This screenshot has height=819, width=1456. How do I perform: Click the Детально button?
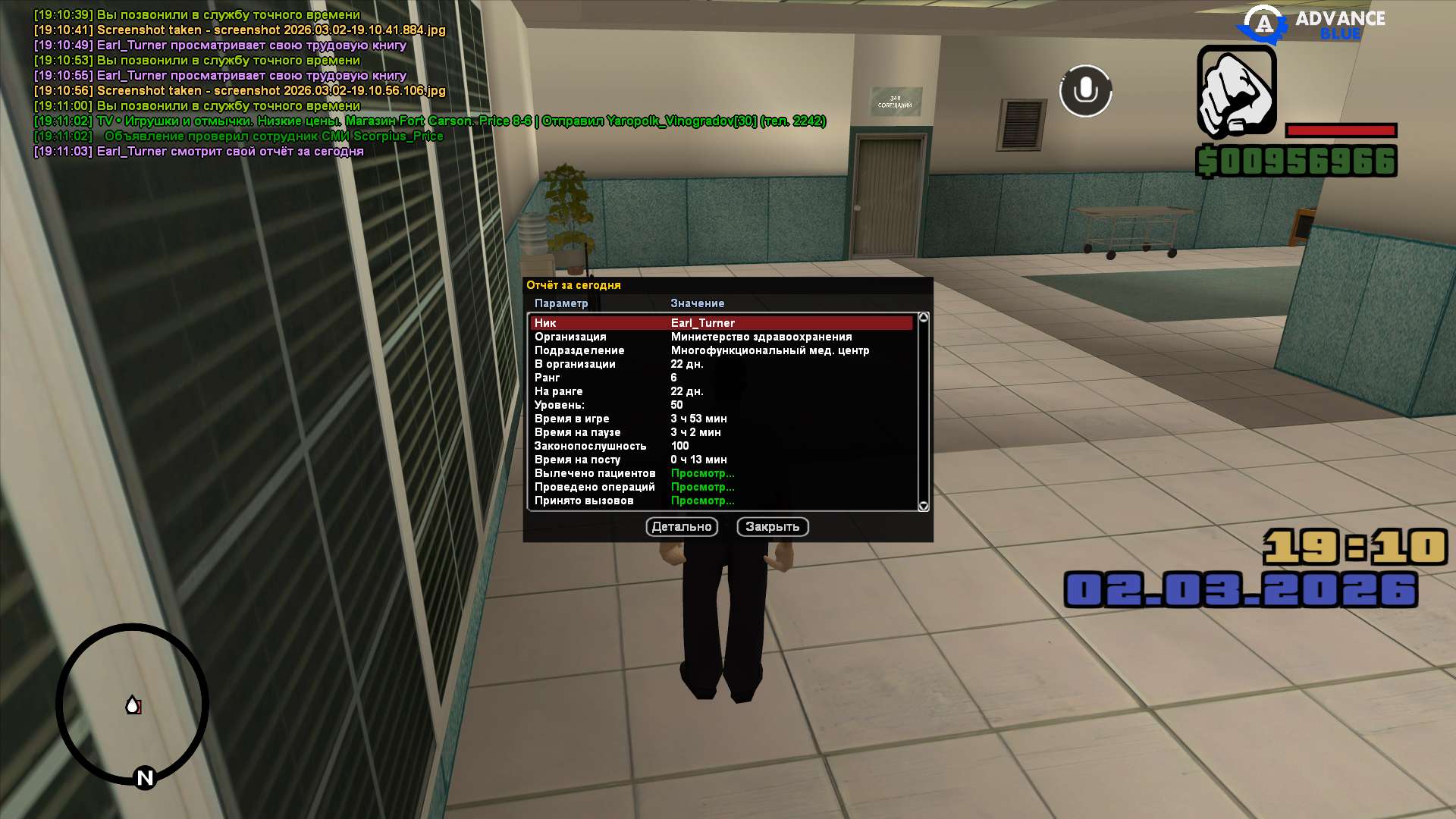tap(682, 527)
